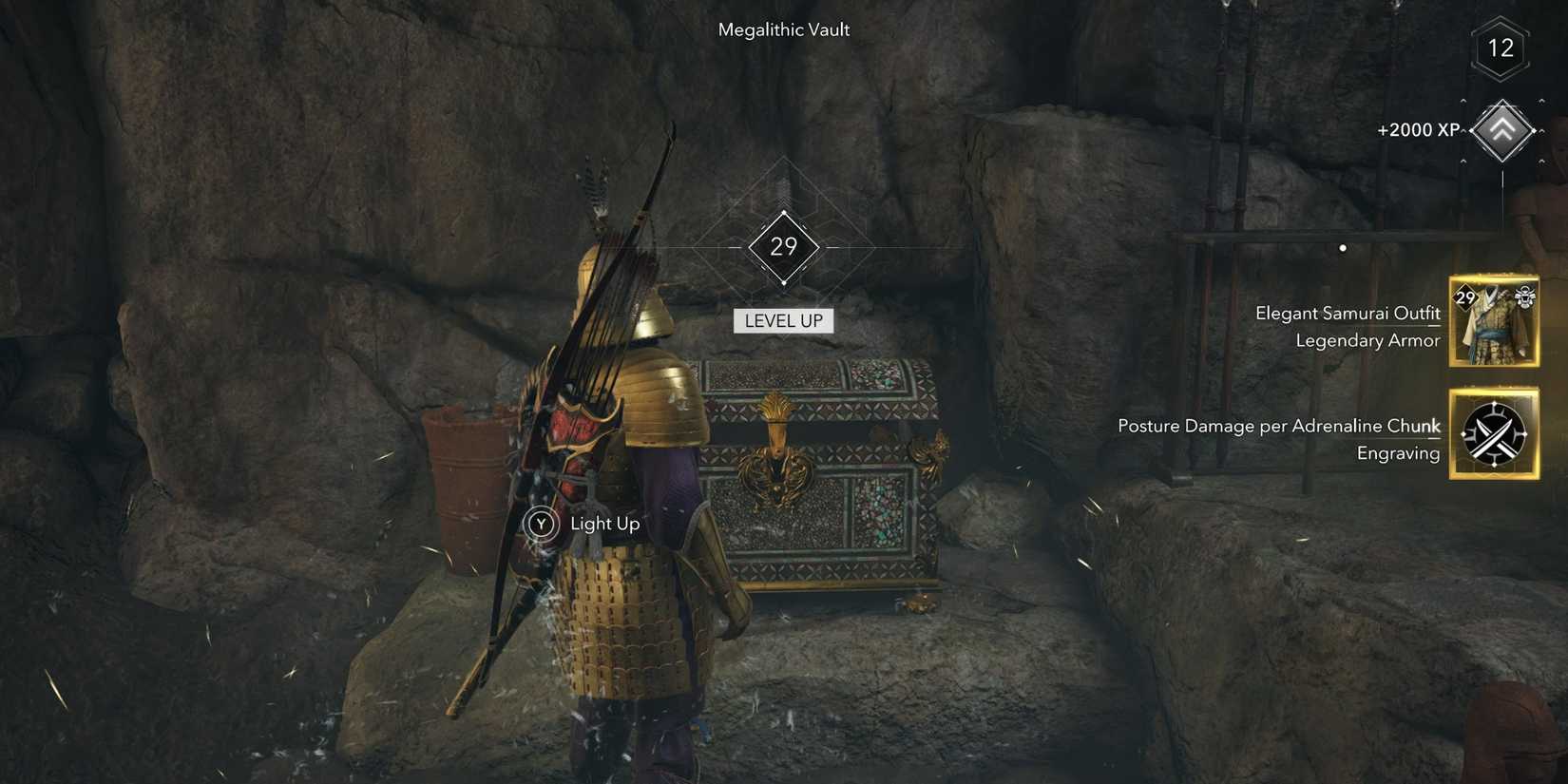The width and height of the screenshot is (1568, 784).
Task: Click the Posture Damage per Adrenaline Chunk link
Action: (1278, 425)
